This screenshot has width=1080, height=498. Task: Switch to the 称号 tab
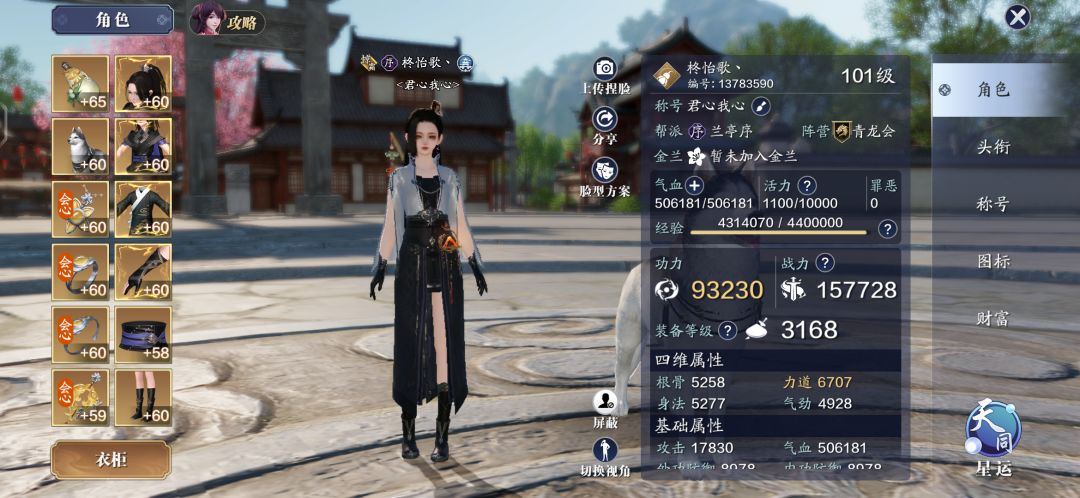click(993, 204)
